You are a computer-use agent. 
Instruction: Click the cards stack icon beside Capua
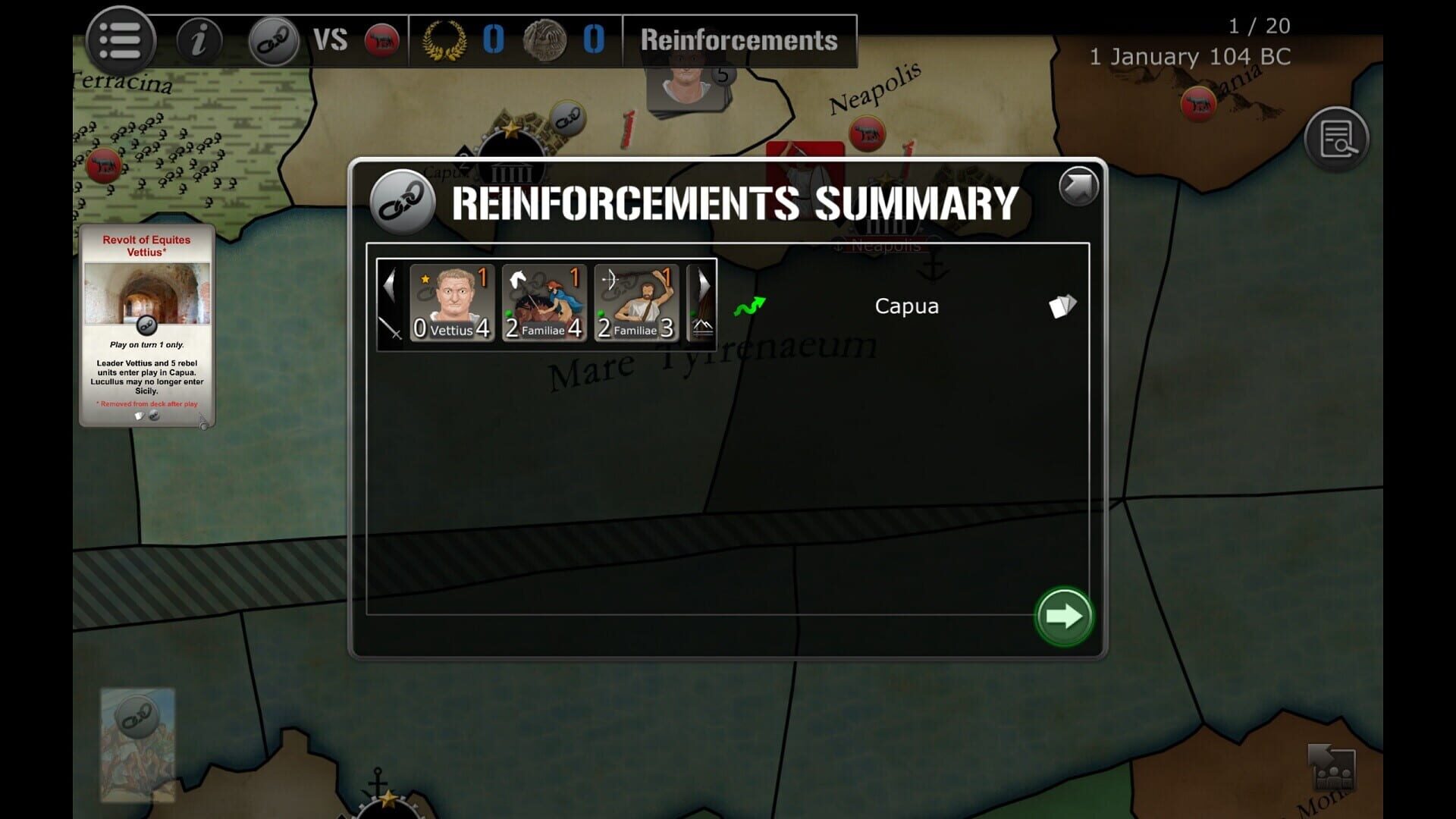pyautogui.click(x=1061, y=305)
